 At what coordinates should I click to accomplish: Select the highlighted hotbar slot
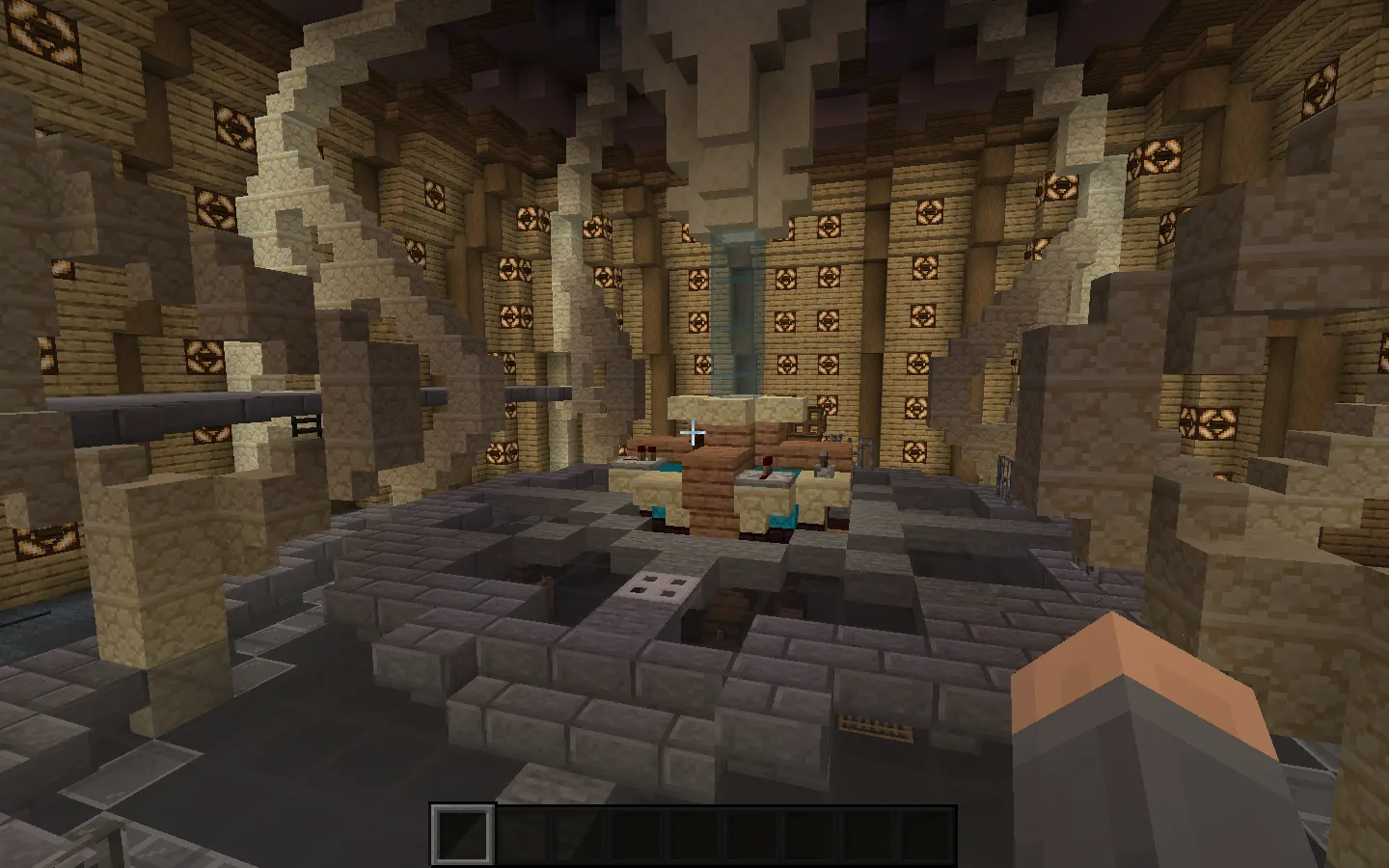click(463, 833)
